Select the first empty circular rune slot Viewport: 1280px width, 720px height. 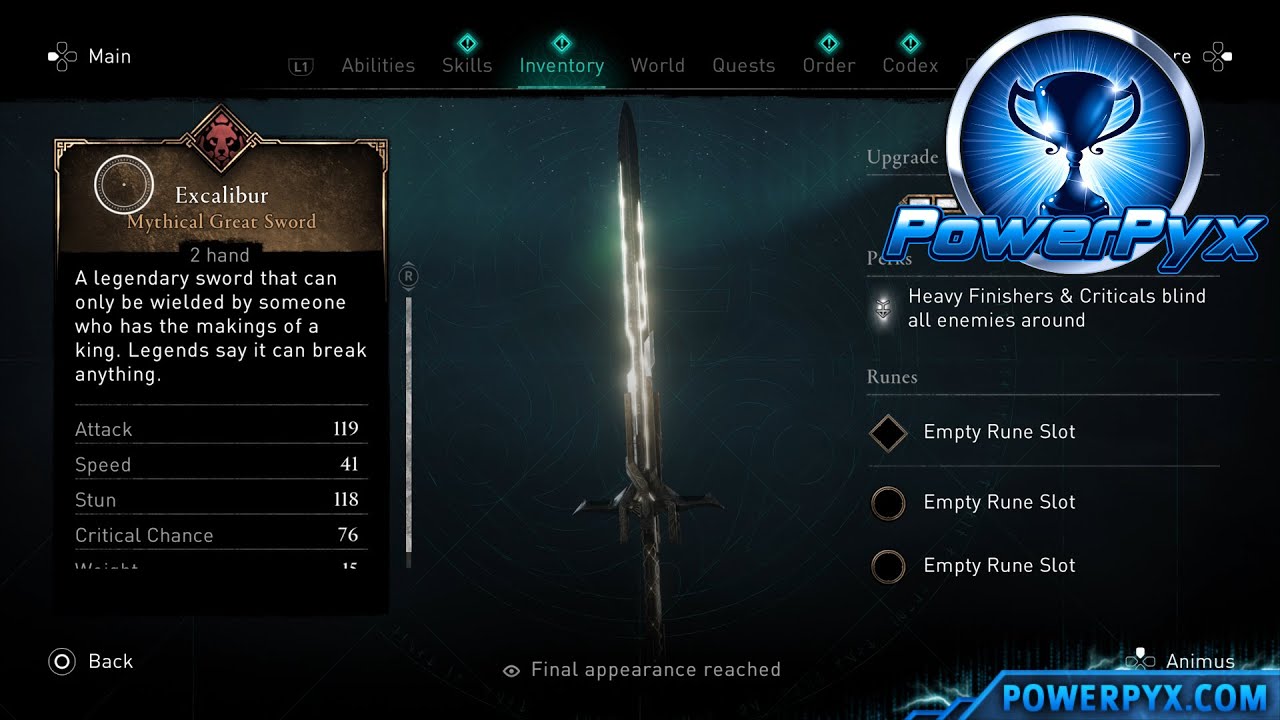click(888, 502)
